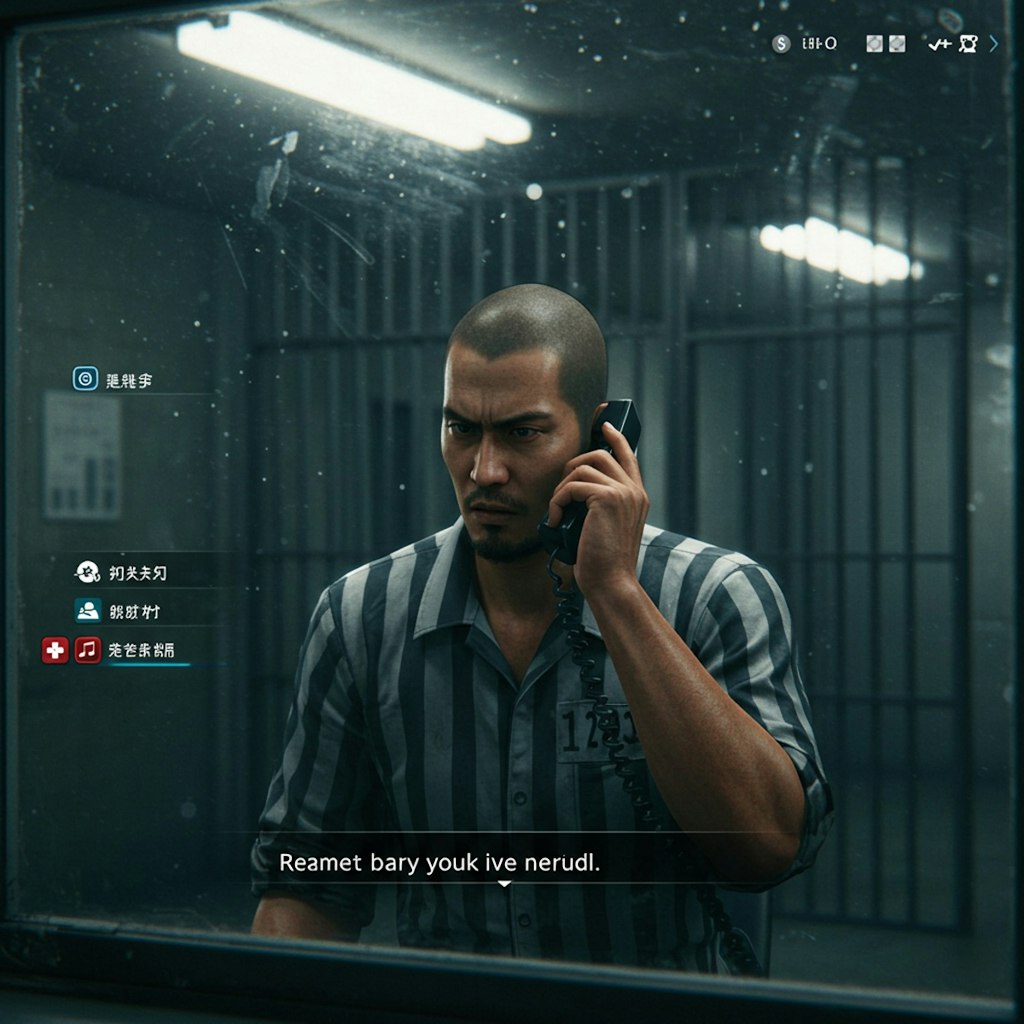Open the checkmark-plus icon in top bar

coord(938,44)
